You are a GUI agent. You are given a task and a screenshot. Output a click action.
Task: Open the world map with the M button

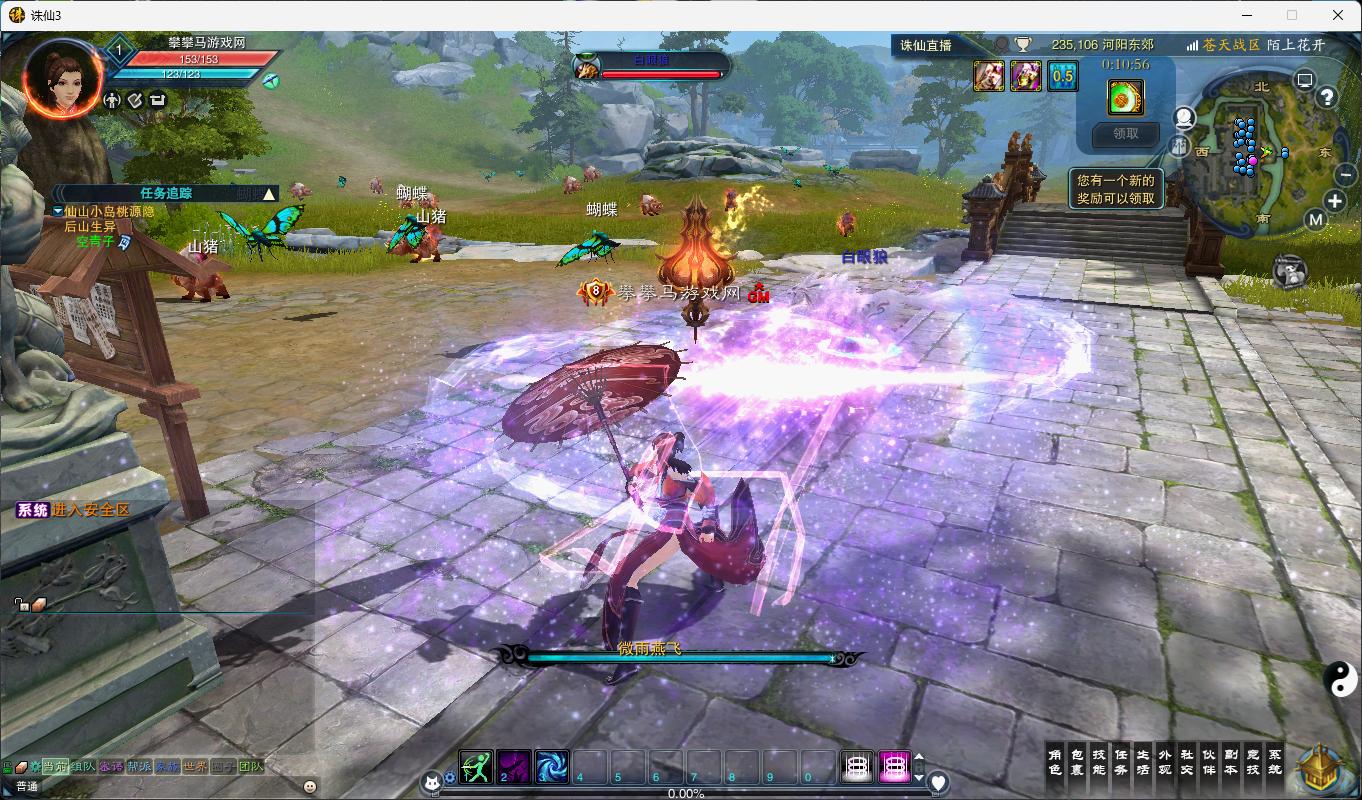[x=1315, y=220]
